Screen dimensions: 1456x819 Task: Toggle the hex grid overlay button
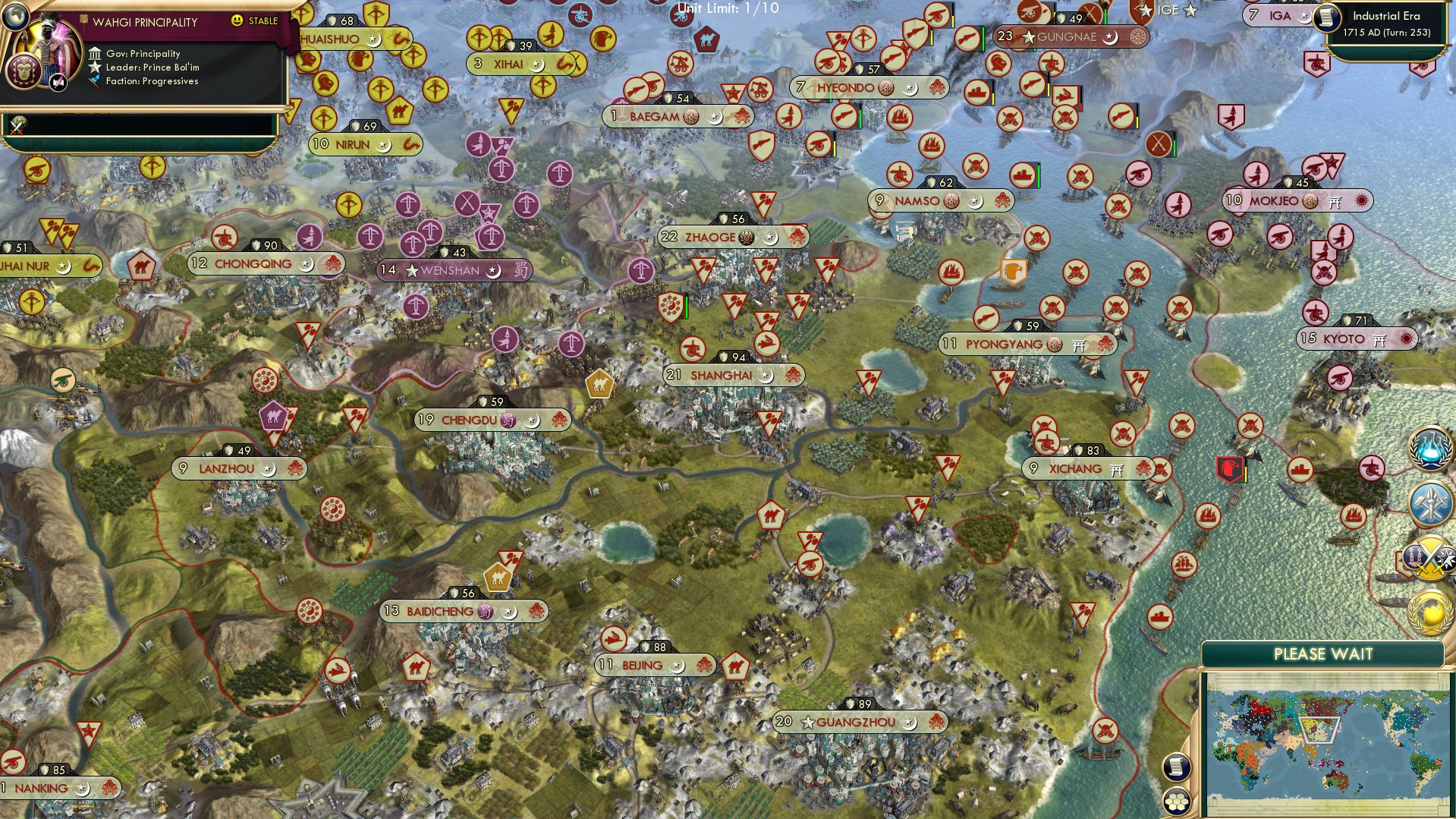coord(1178,802)
